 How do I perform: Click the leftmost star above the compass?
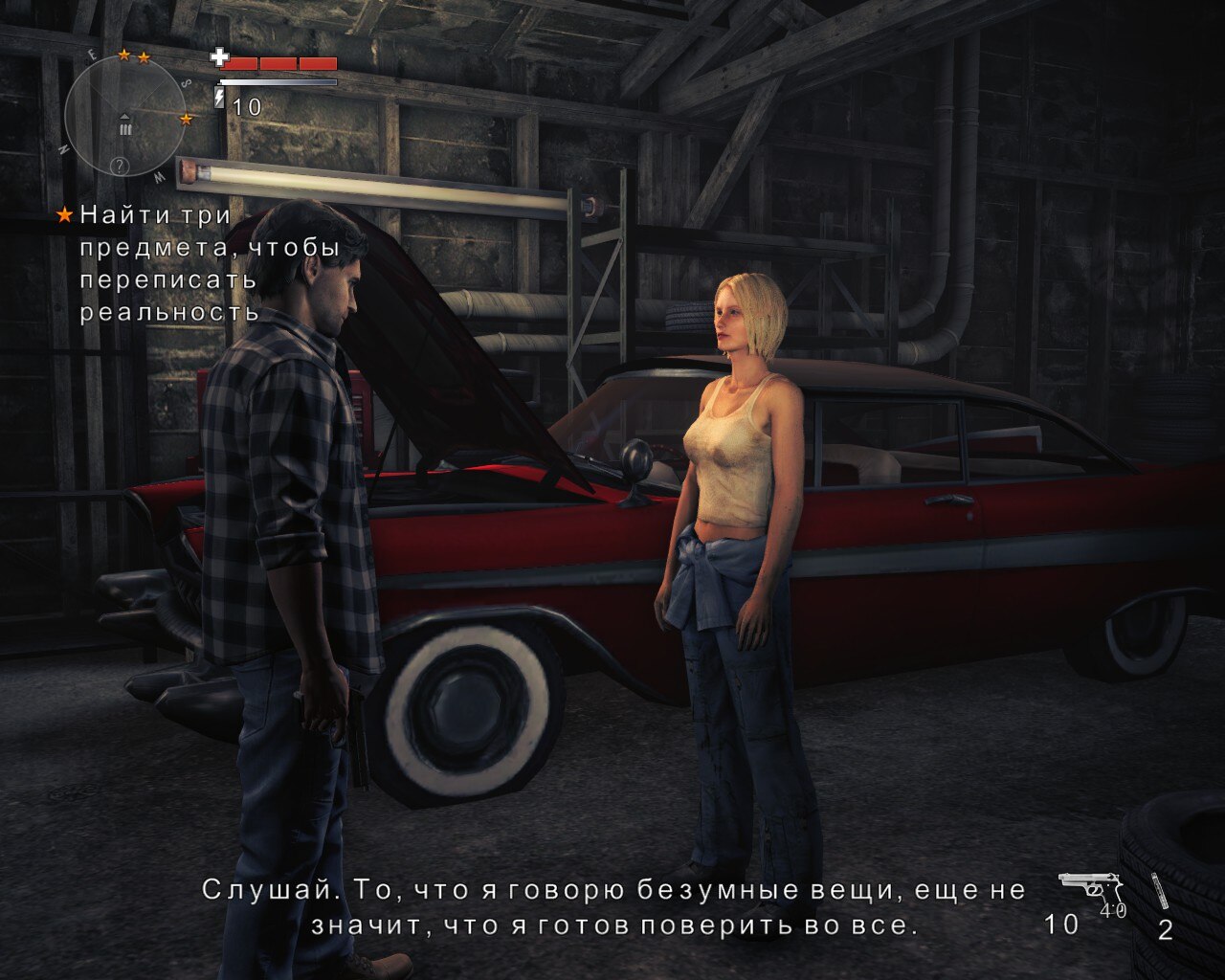coord(124,56)
